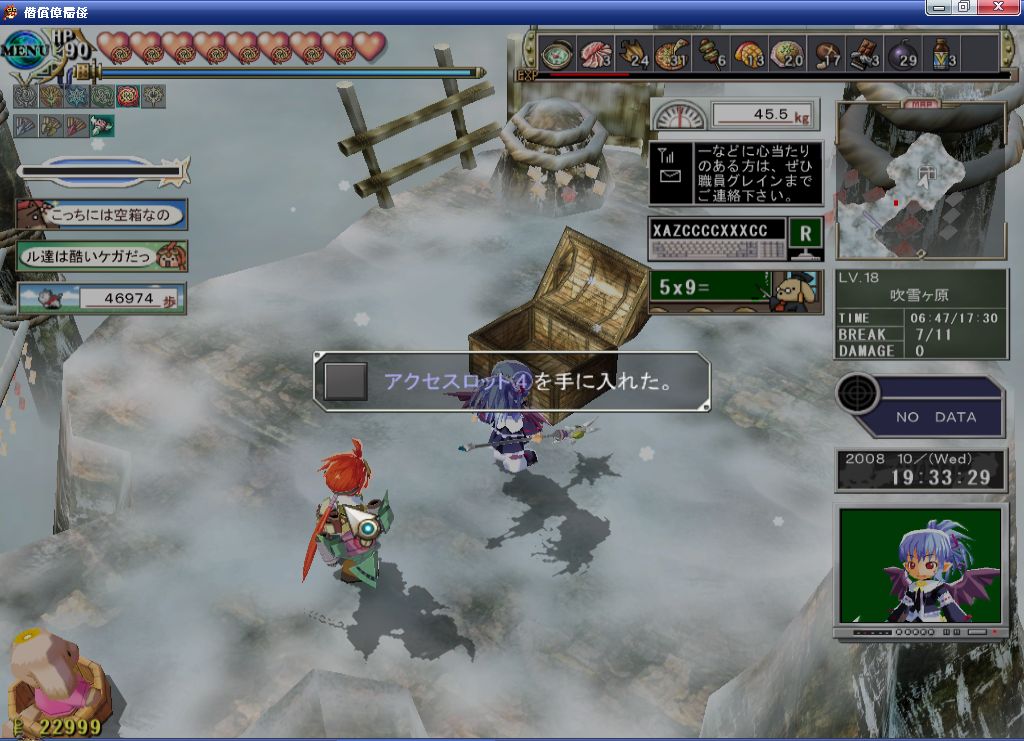Close the game window

coord(1001,7)
